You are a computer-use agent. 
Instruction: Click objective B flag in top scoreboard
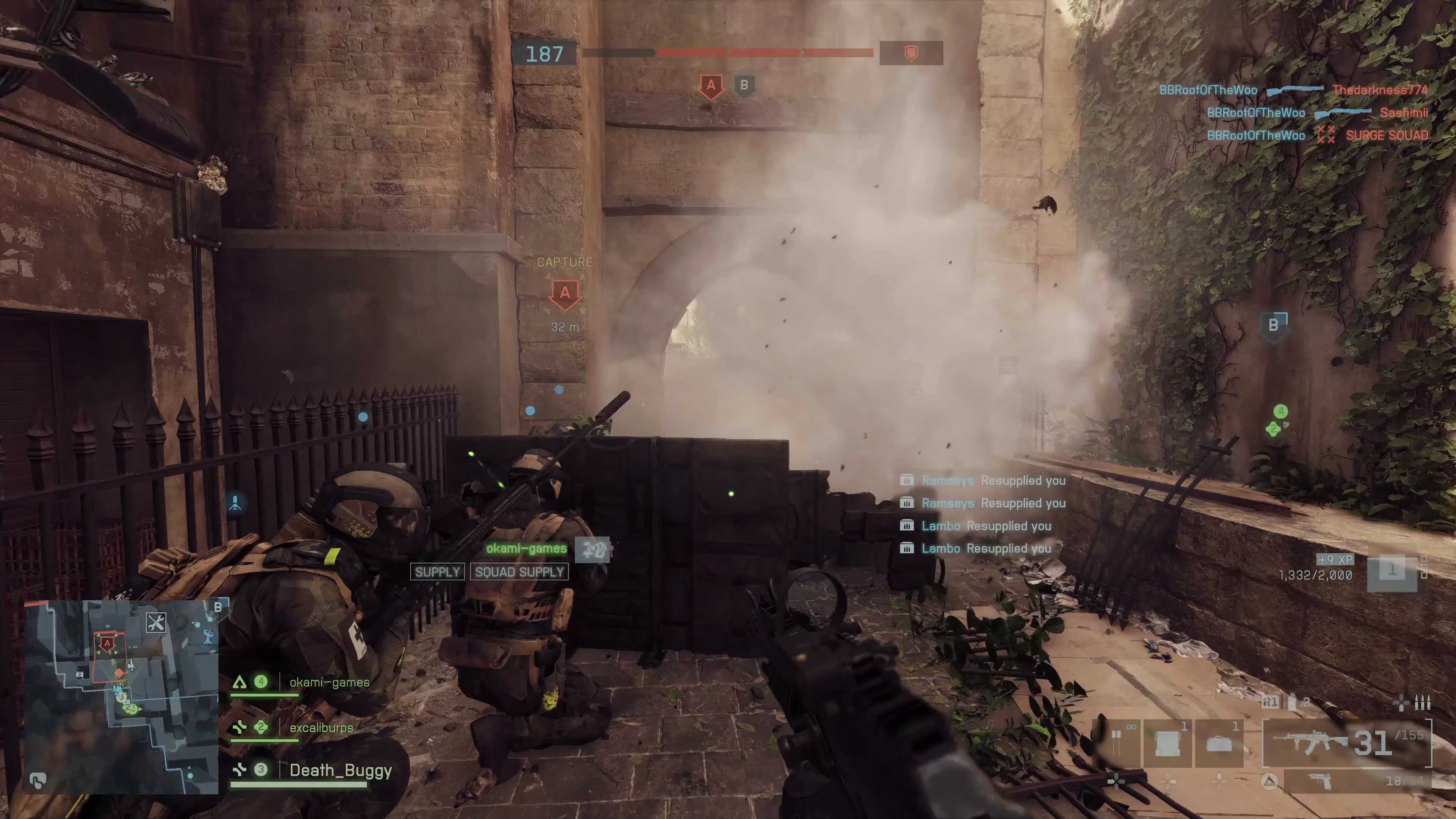pos(744,85)
